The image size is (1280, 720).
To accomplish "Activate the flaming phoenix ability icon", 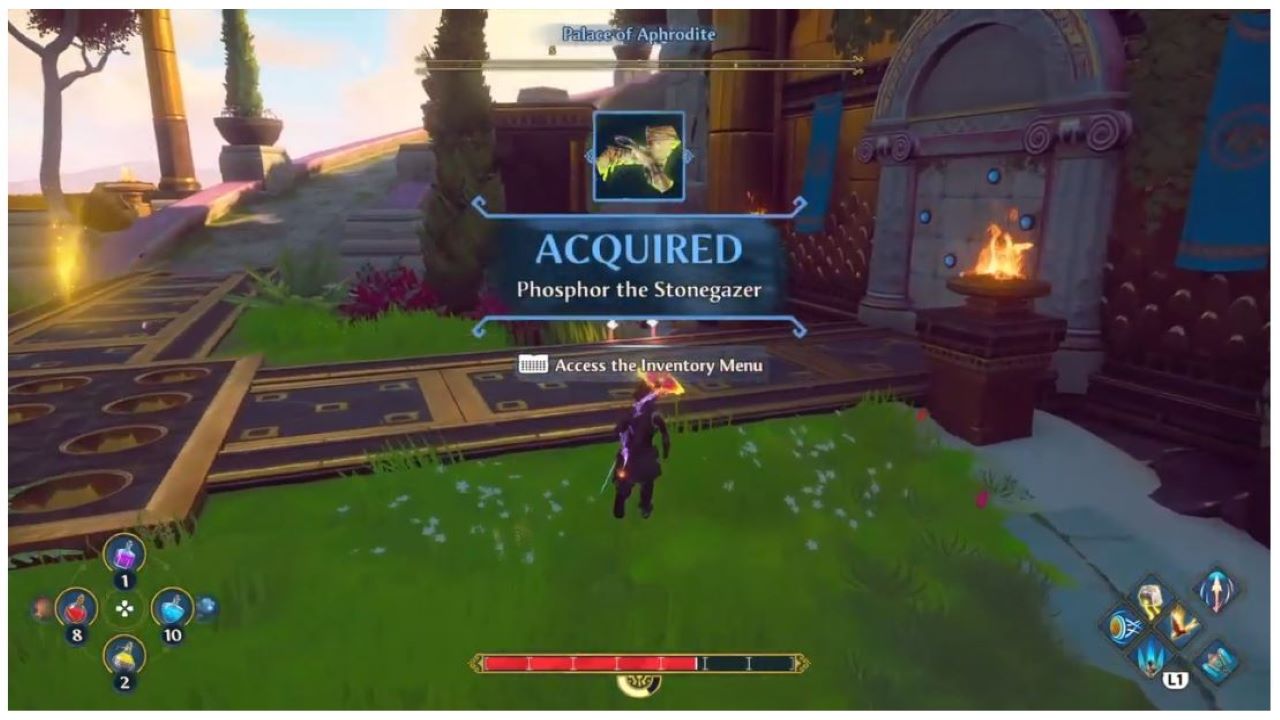I will coord(1181,626).
